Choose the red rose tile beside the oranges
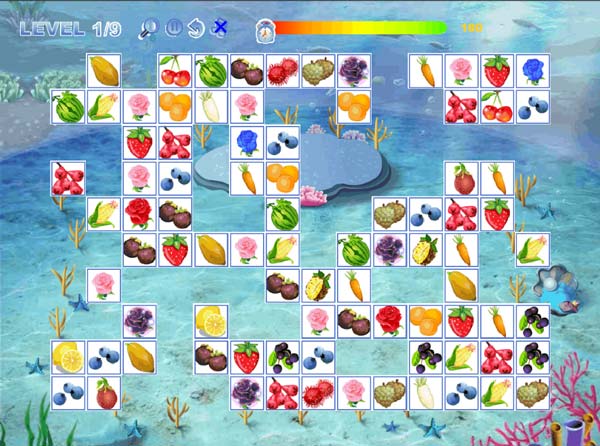The height and width of the screenshot is (446, 600). click(390, 320)
